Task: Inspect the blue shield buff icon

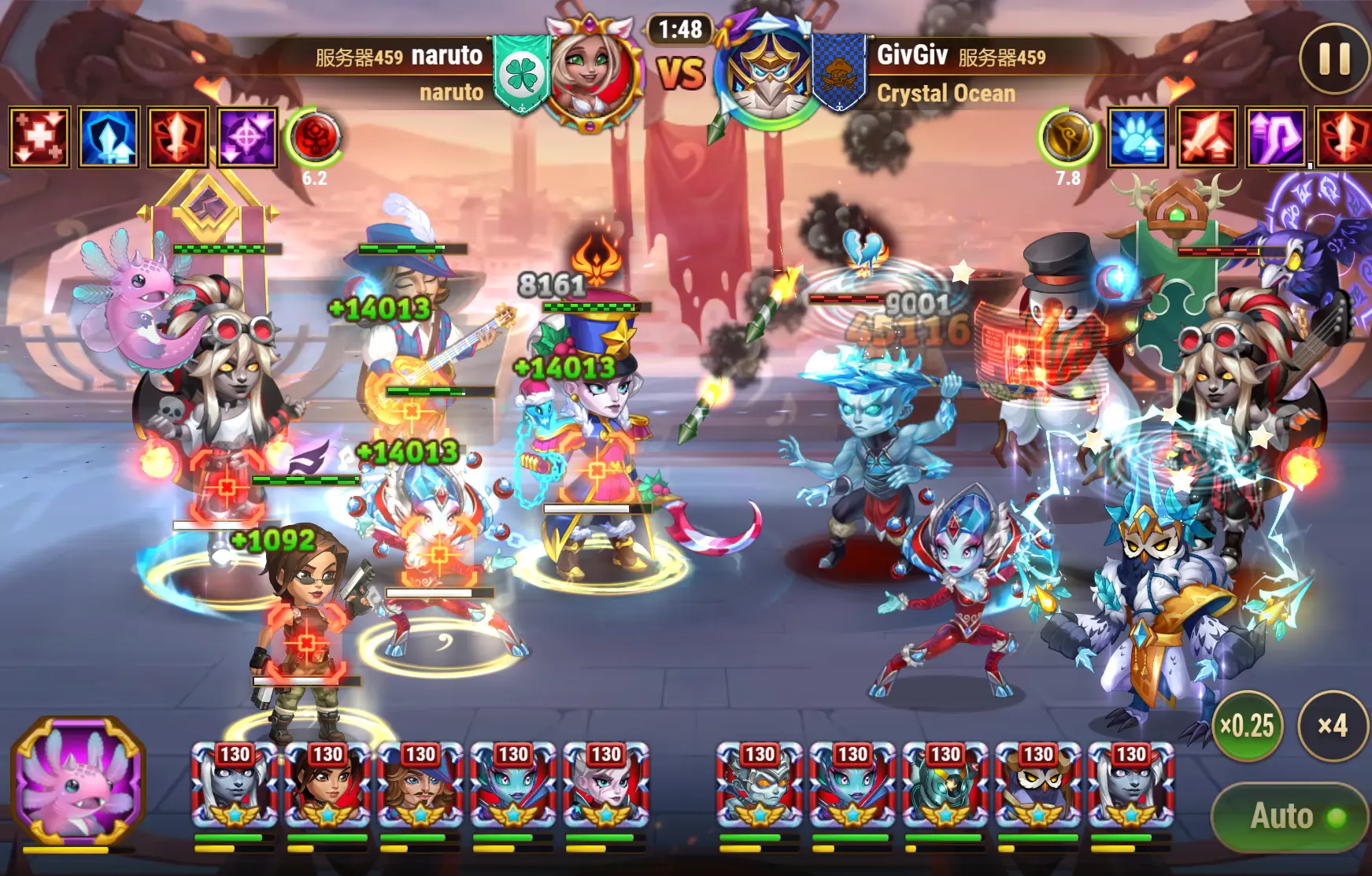Action: [x=109, y=137]
